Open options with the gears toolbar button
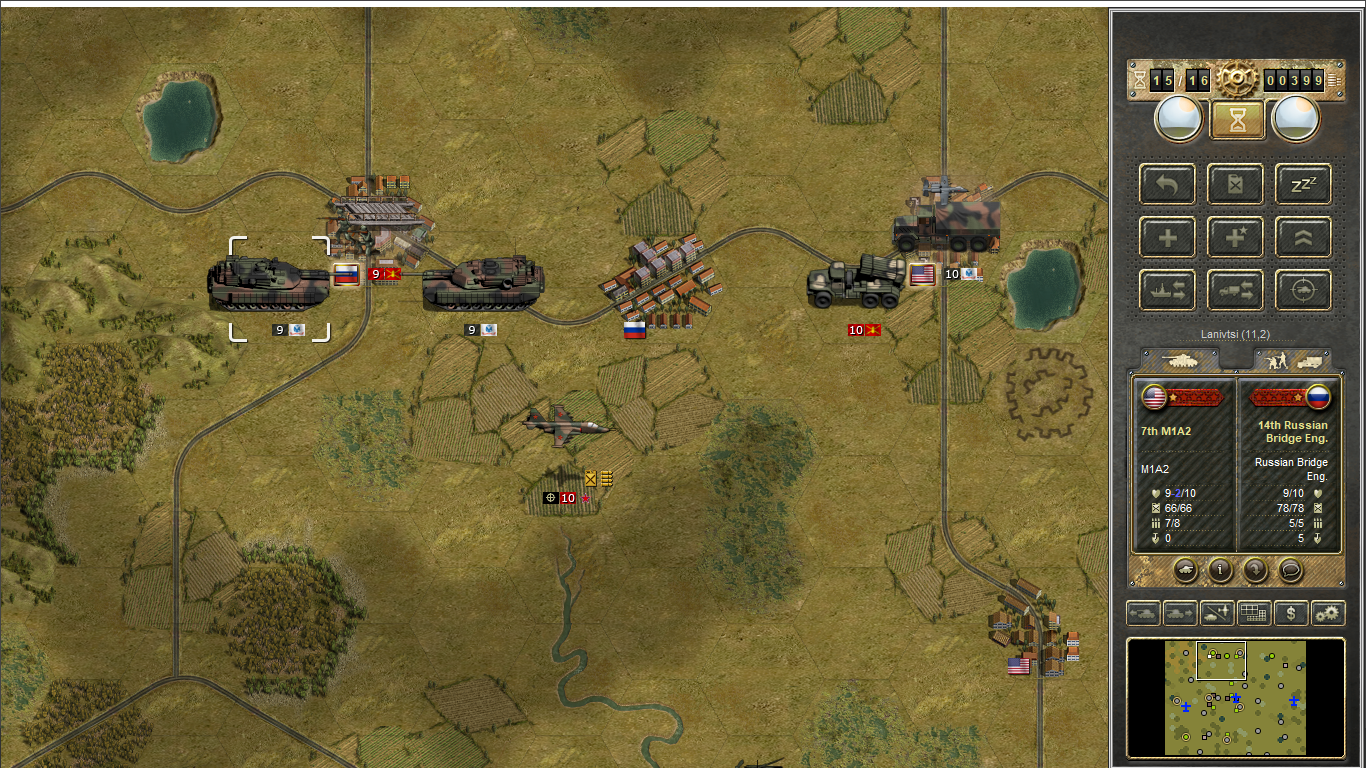The image size is (1366, 768). pyautogui.click(x=1328, y=612)
